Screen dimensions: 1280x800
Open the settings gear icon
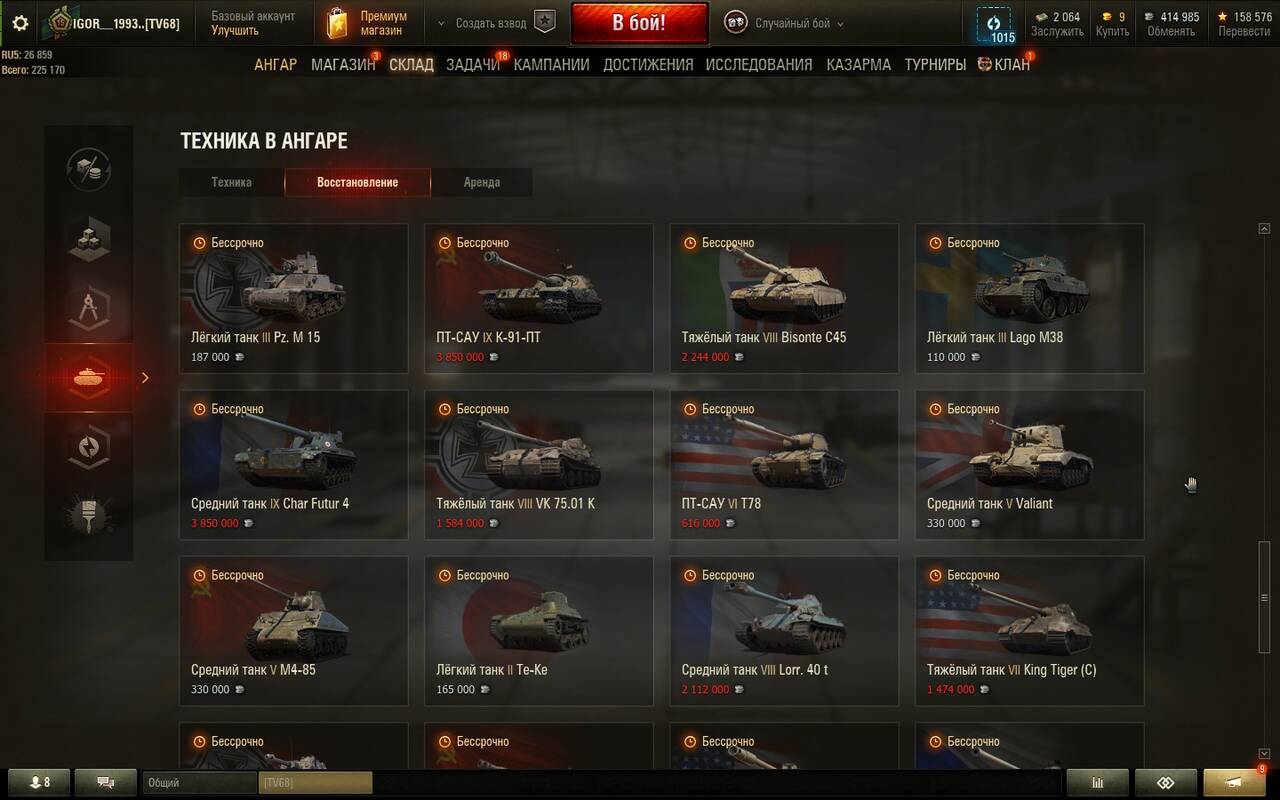(x=20, y=23)
